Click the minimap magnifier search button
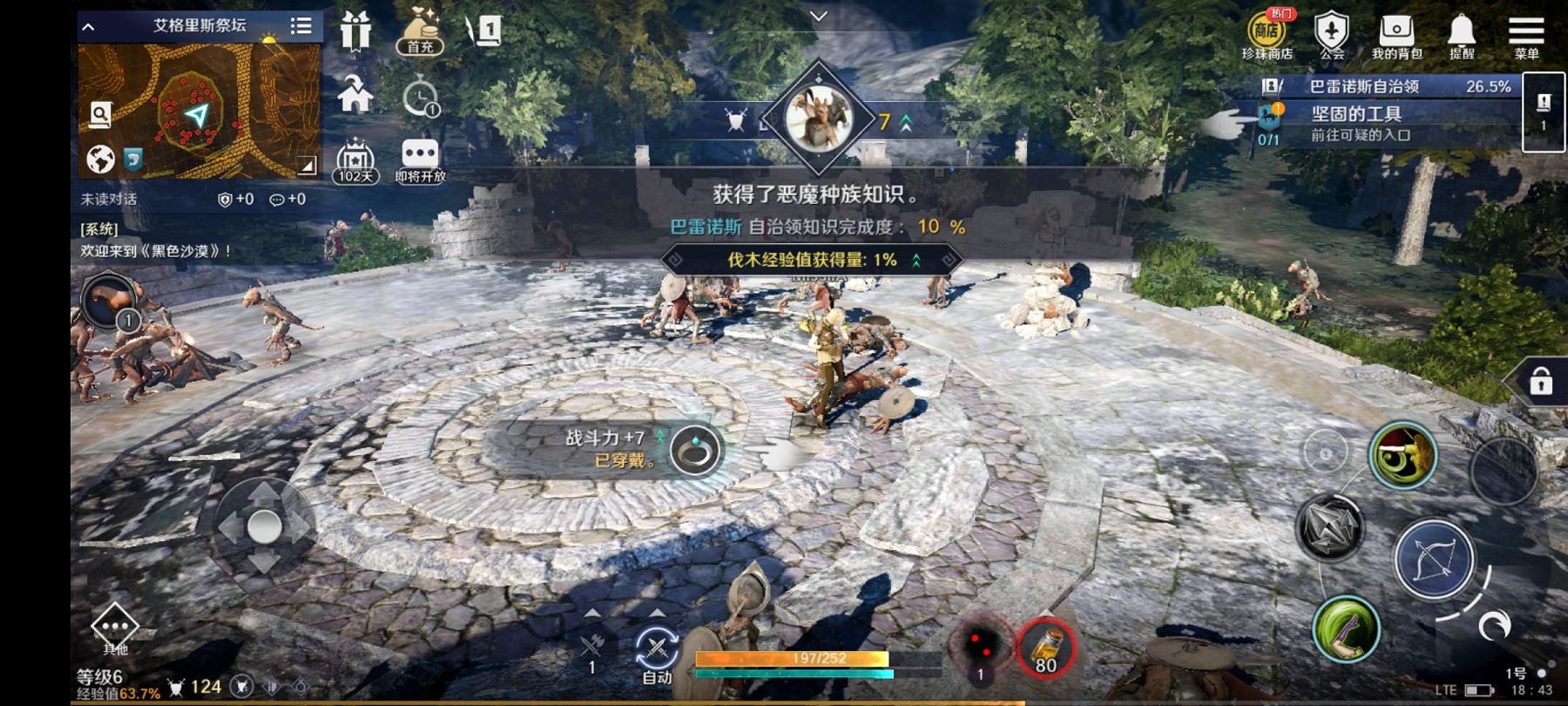The width and height of the screenshot is (1568, 706). tap(101, 113)
